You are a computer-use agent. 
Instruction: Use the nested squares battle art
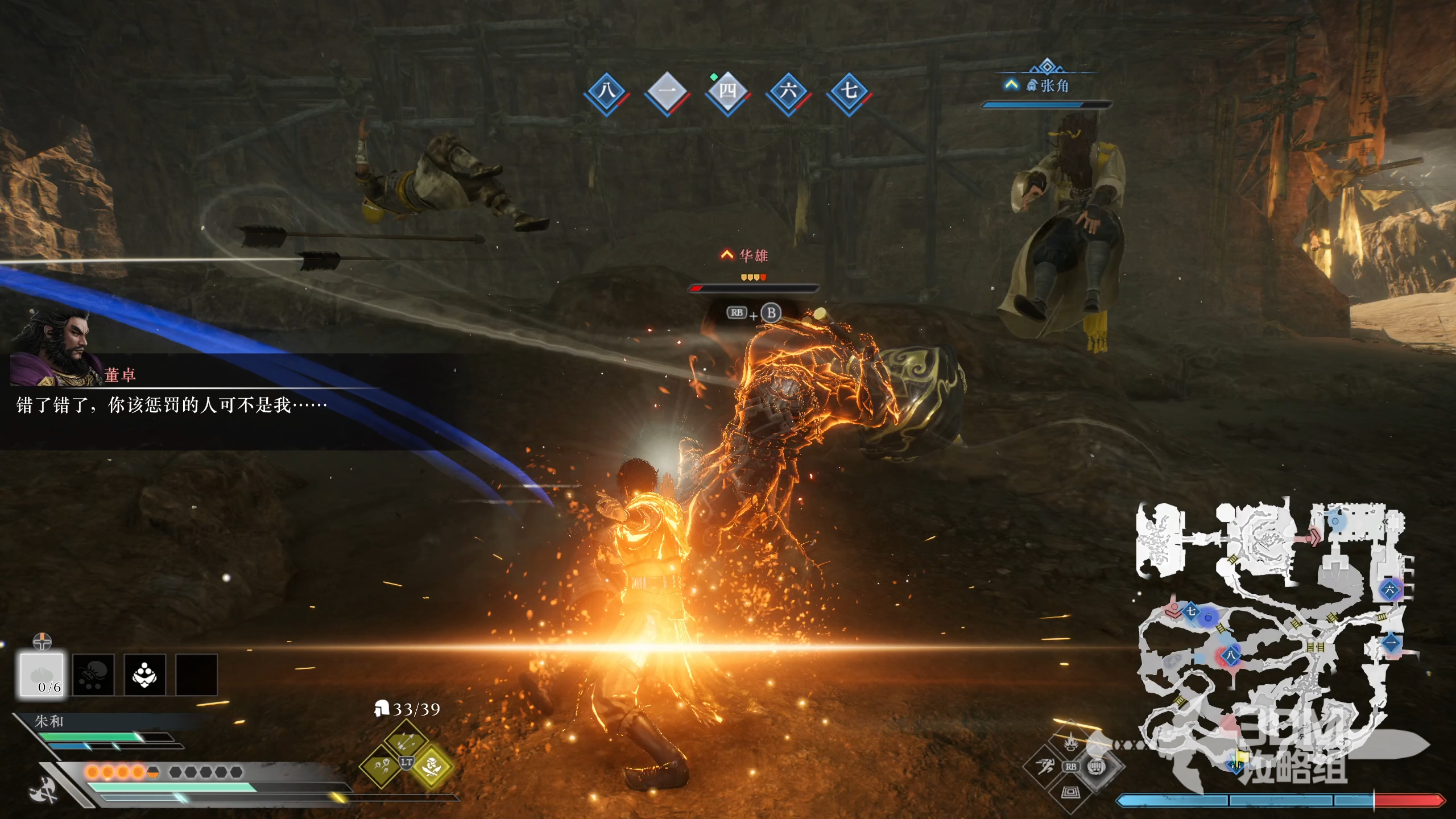coord(1070,791)
